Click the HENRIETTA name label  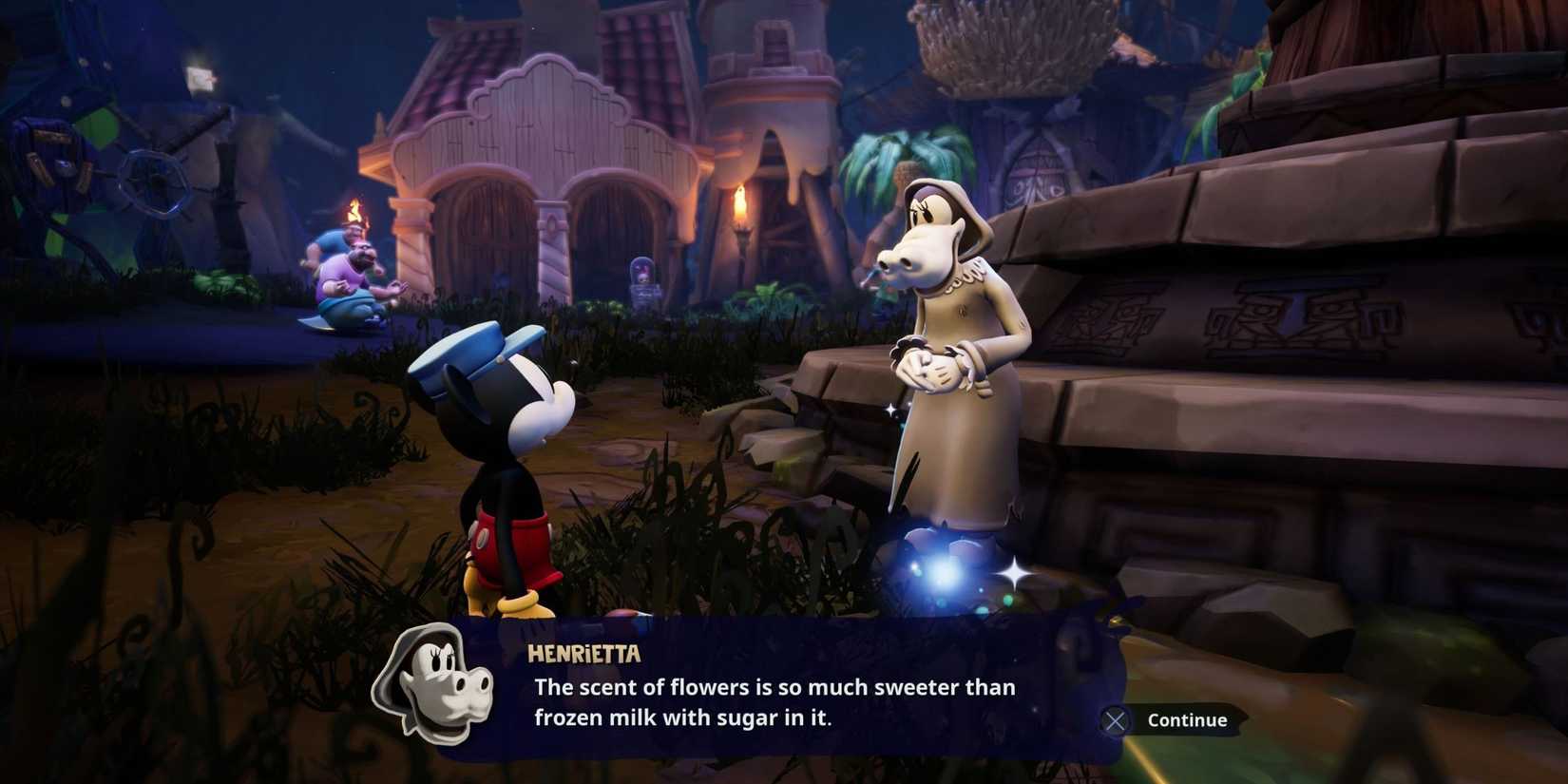[x=583, y=654]
